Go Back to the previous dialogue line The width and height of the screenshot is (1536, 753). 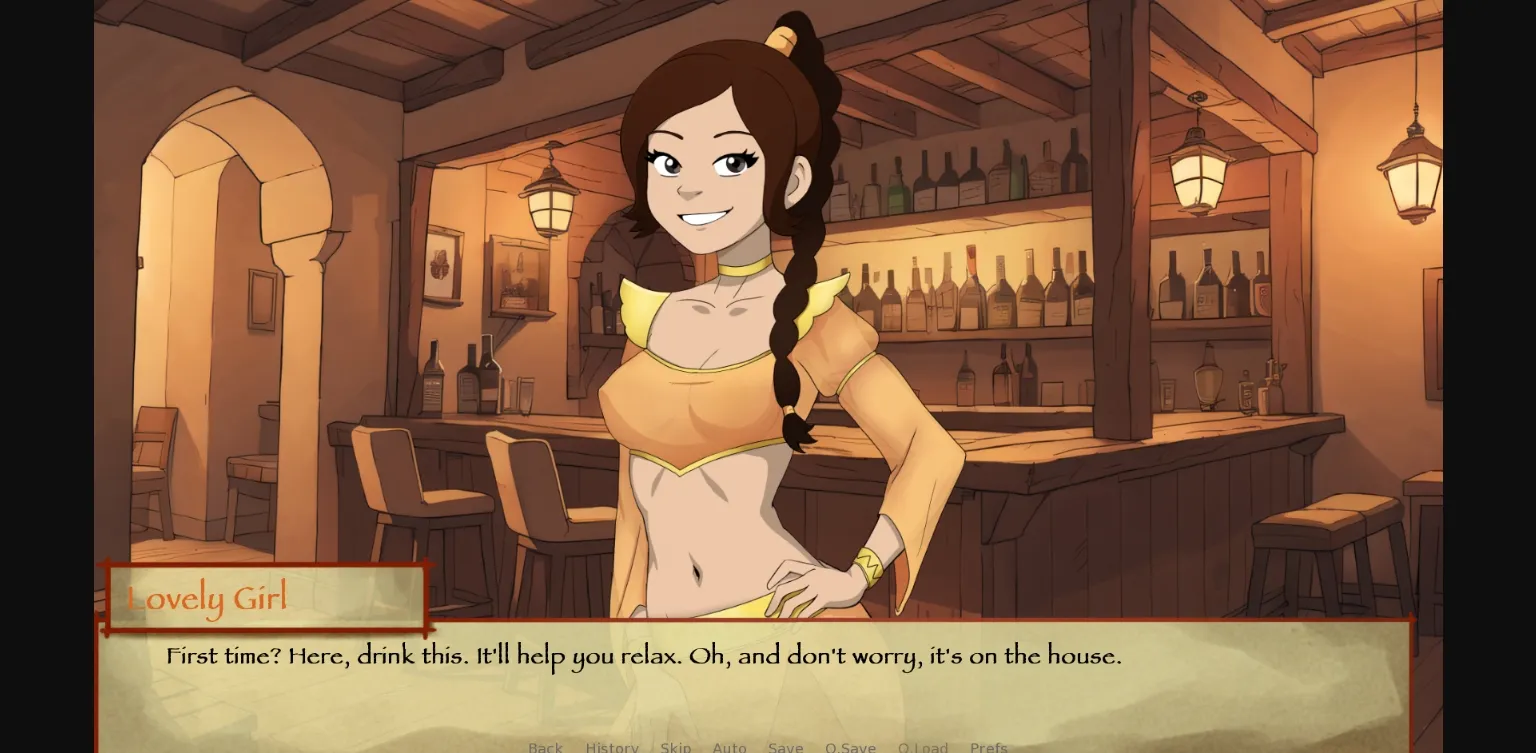[546, 747]
